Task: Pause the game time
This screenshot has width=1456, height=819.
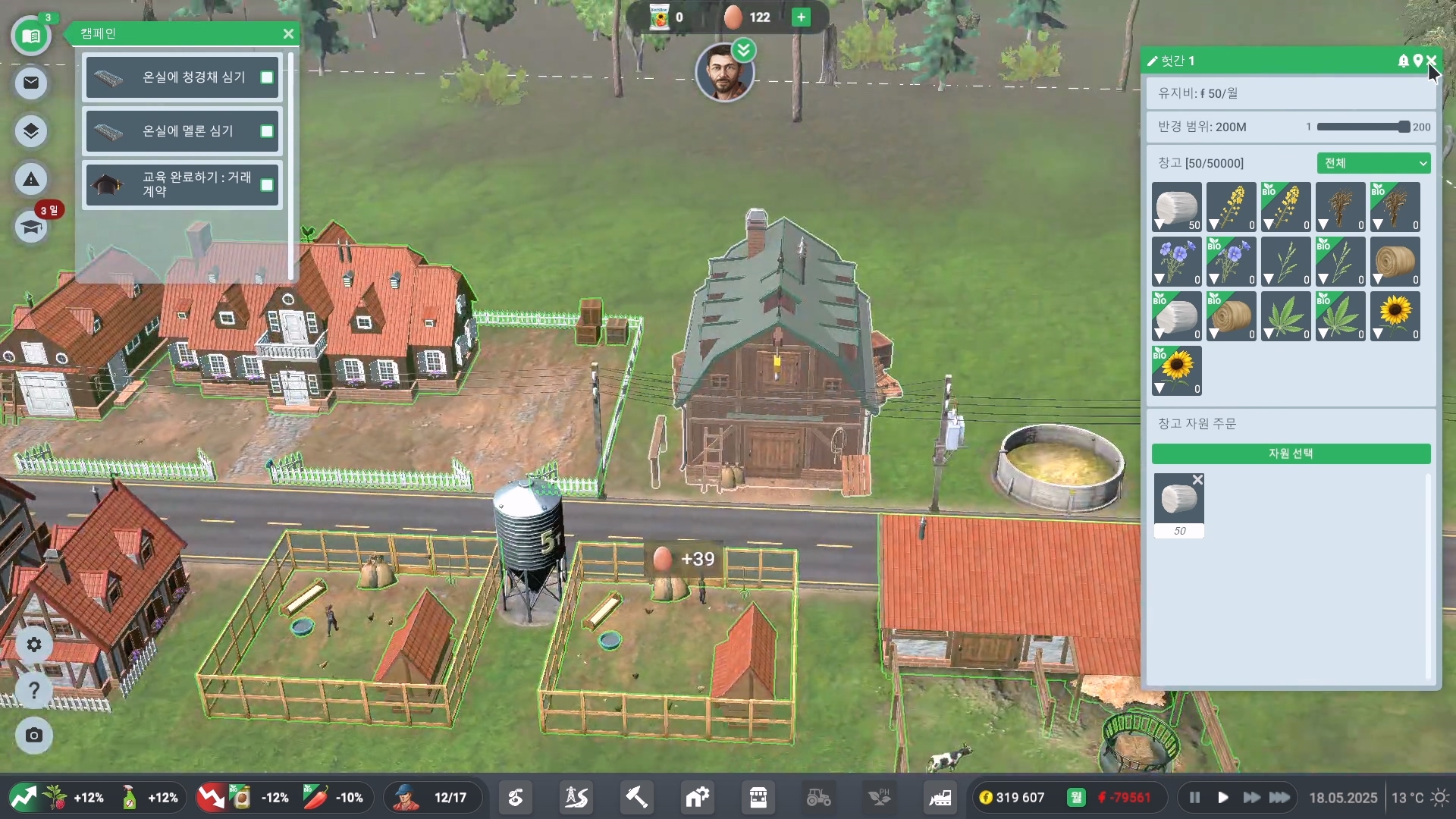Action: click(x=1194, y=798)
